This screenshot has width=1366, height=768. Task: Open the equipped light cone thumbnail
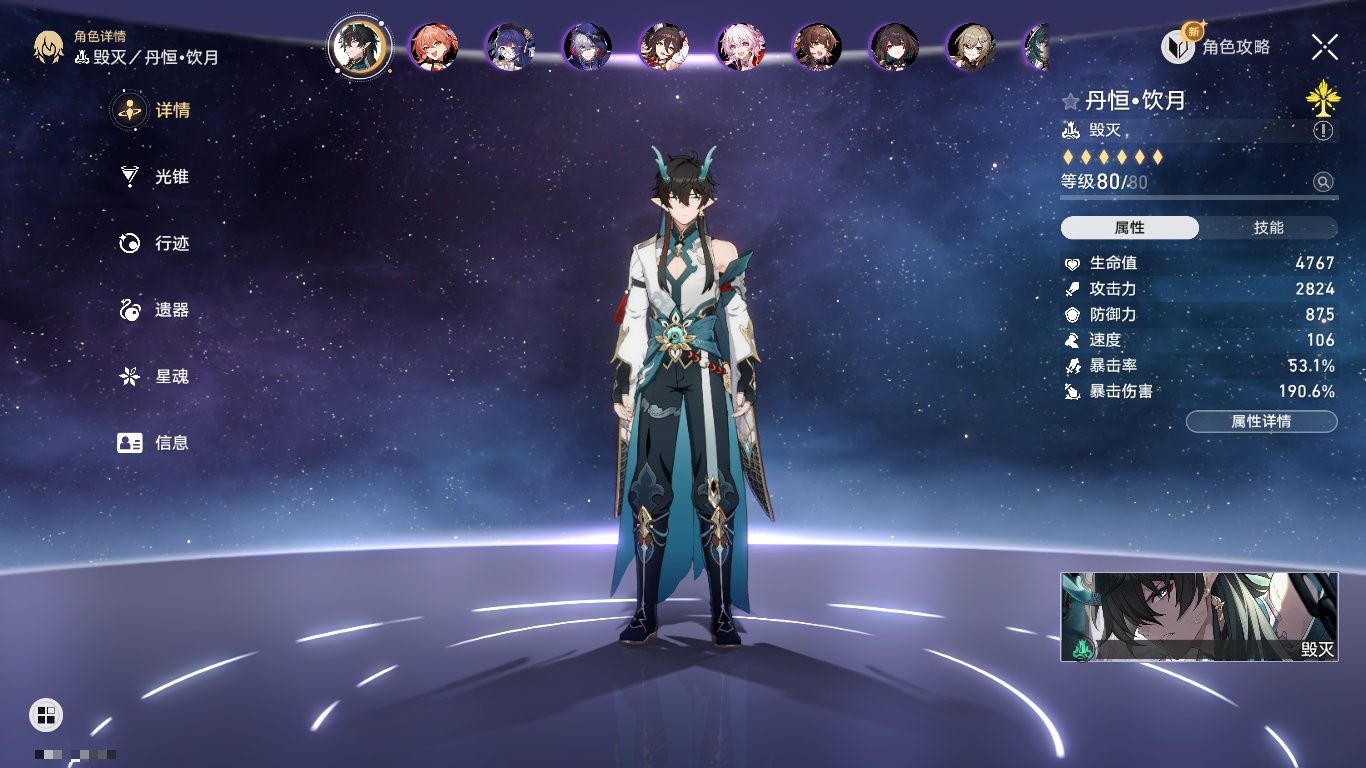click(x=1199, y=617)
